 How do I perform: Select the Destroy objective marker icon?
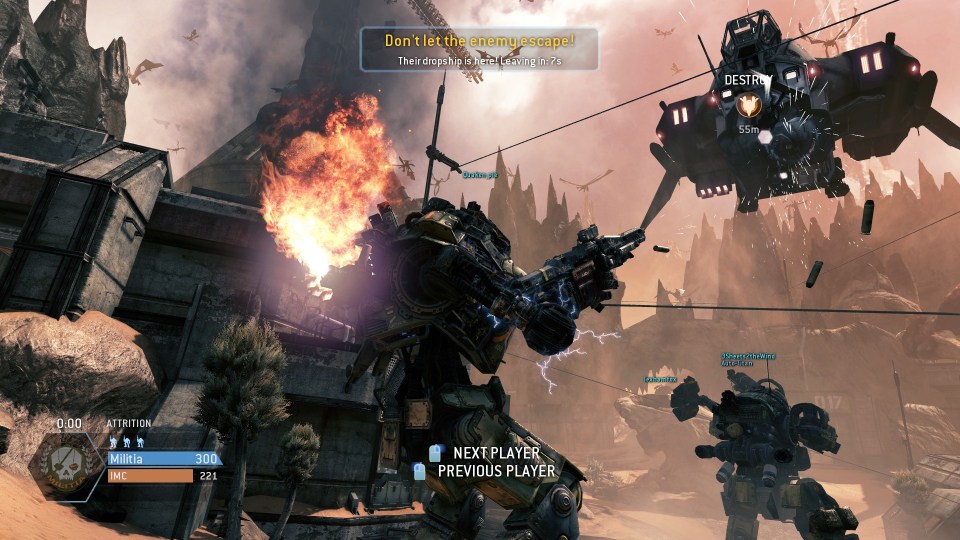click(747, 105)
